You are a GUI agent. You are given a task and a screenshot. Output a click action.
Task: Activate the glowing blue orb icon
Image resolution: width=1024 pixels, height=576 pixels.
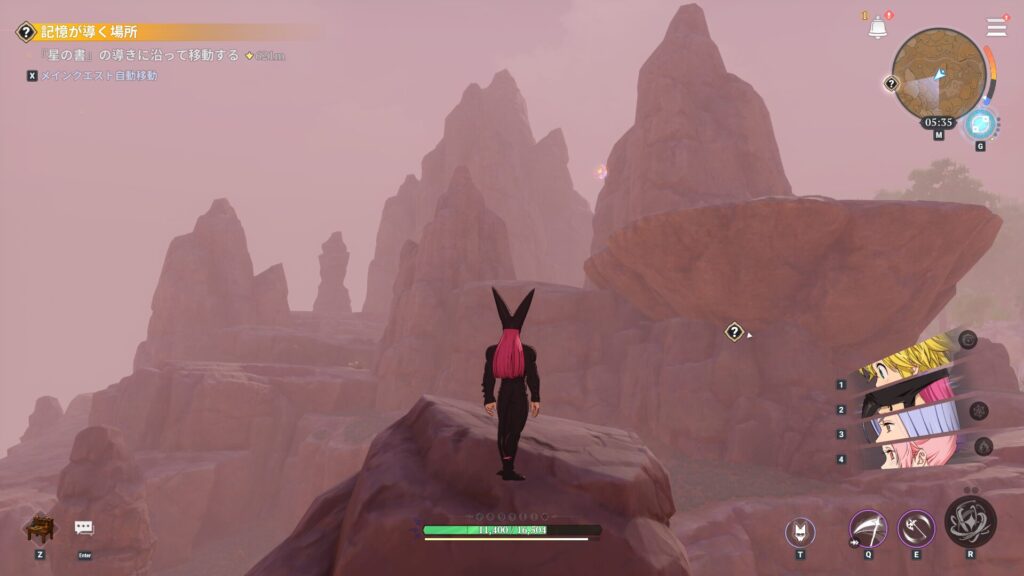click(980, 125)
